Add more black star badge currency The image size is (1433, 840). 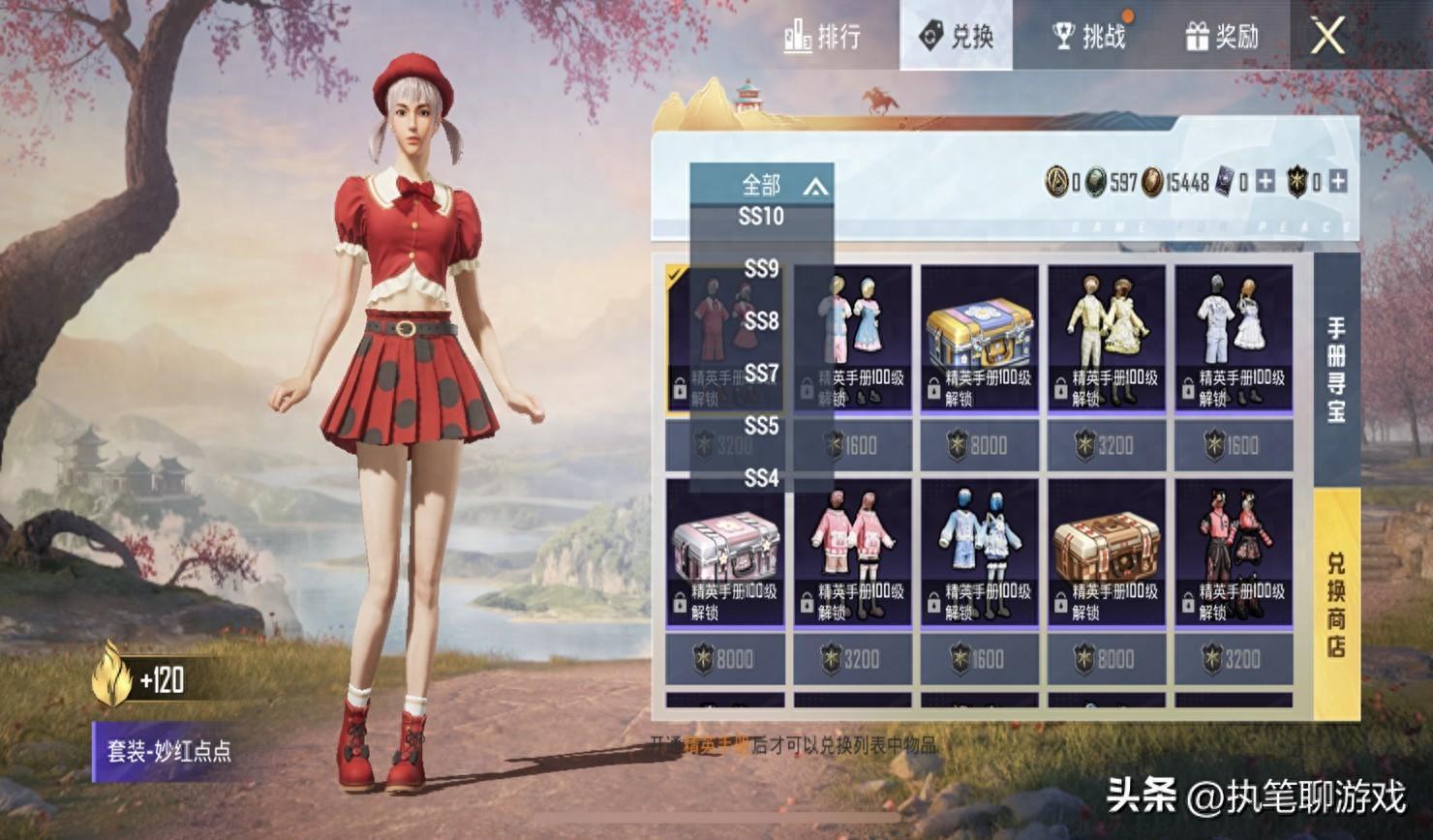click(1338, 181)
